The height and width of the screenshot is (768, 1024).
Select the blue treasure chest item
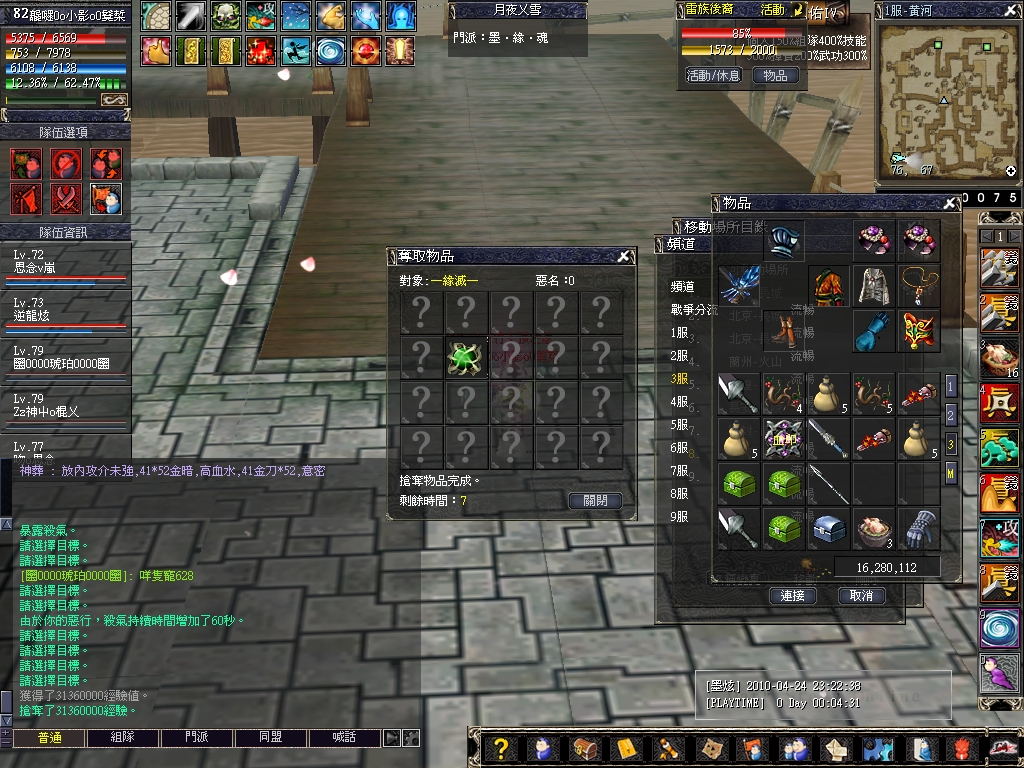pyautogui.click(x=829, y=529)
